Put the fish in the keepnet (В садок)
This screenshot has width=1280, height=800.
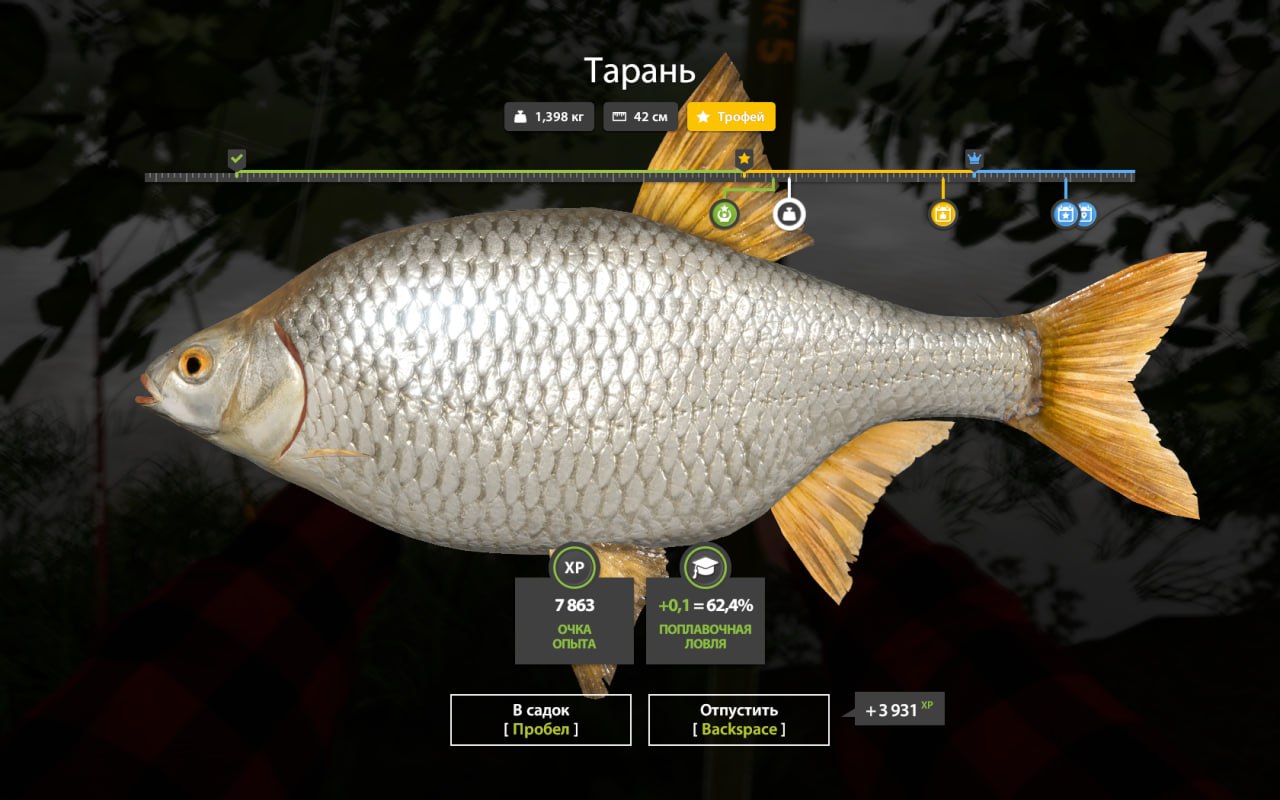tap(540, 720)
